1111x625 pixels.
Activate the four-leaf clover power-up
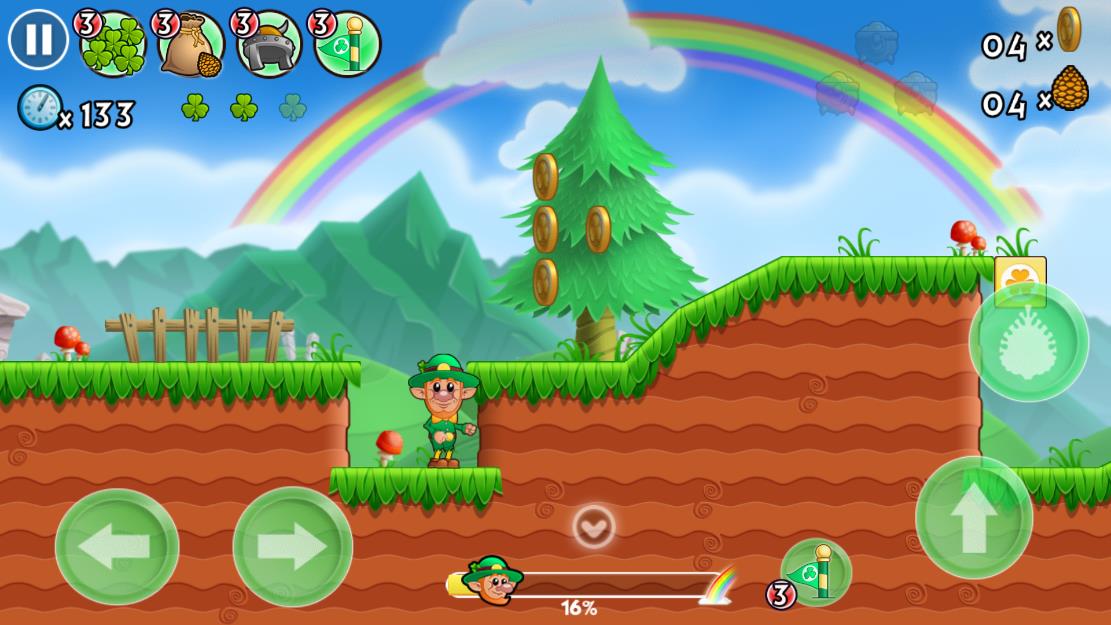(112, 44)
